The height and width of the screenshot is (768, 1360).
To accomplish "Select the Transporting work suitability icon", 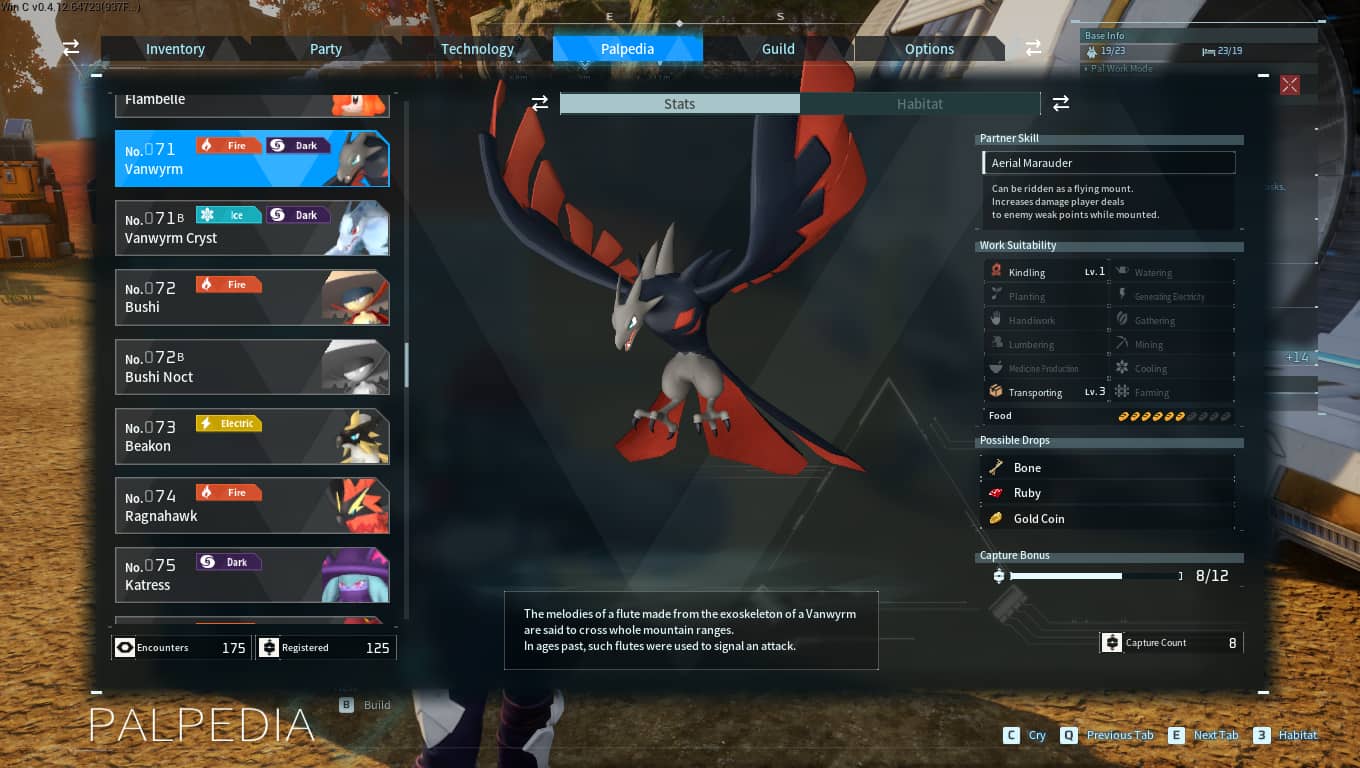I will [x=996, y=391].
